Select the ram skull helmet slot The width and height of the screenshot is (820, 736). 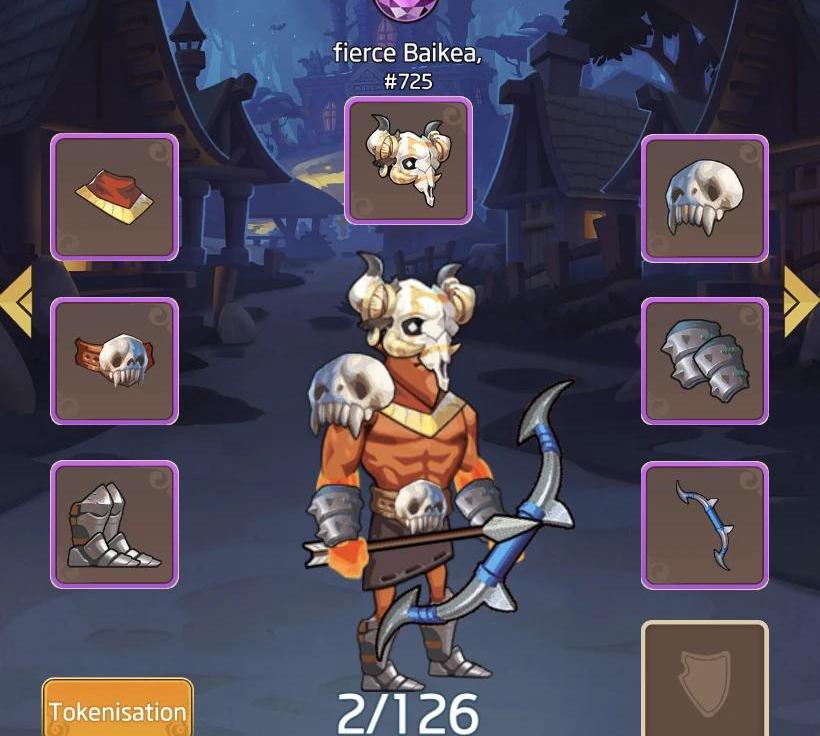[x=408, y=160]
